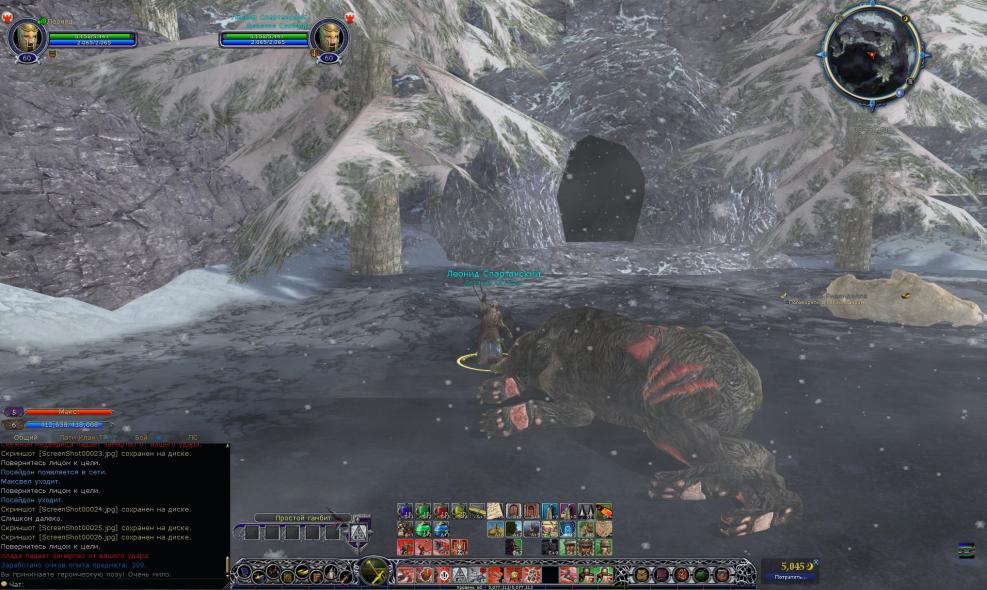Click the Потратить store button
The image size is (987, 590).
click(x=789, y=578)
